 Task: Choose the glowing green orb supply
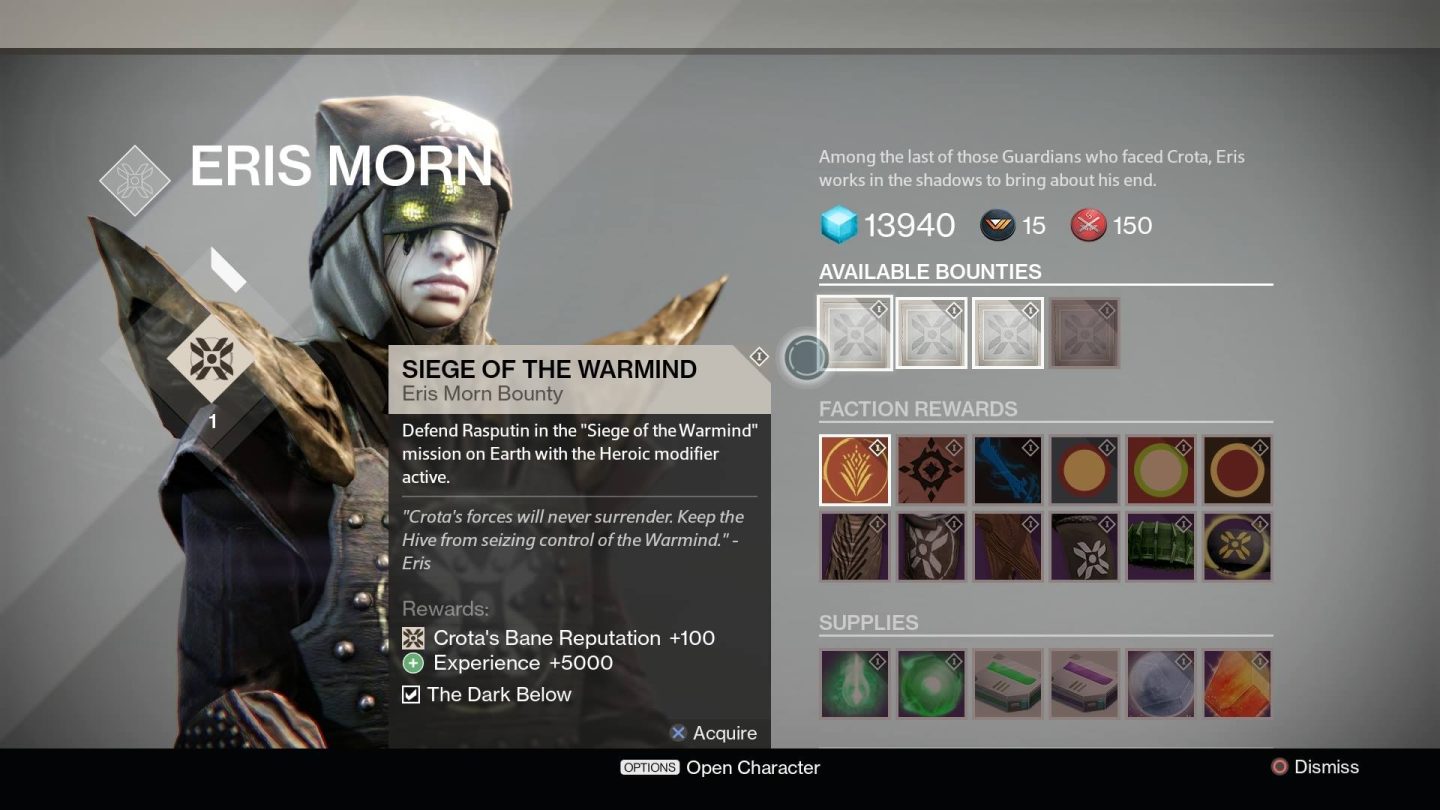pyautogui.click(x=931, y=684)
